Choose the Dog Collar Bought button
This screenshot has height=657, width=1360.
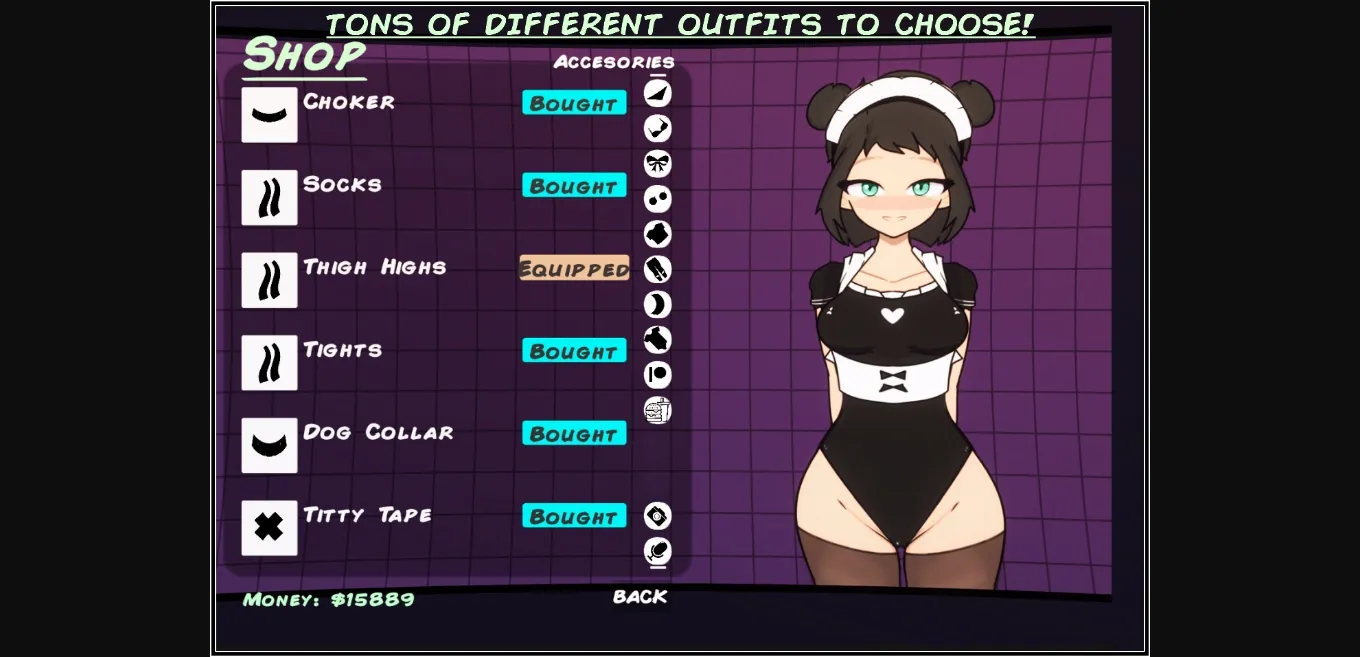click(x=574, y=434)
